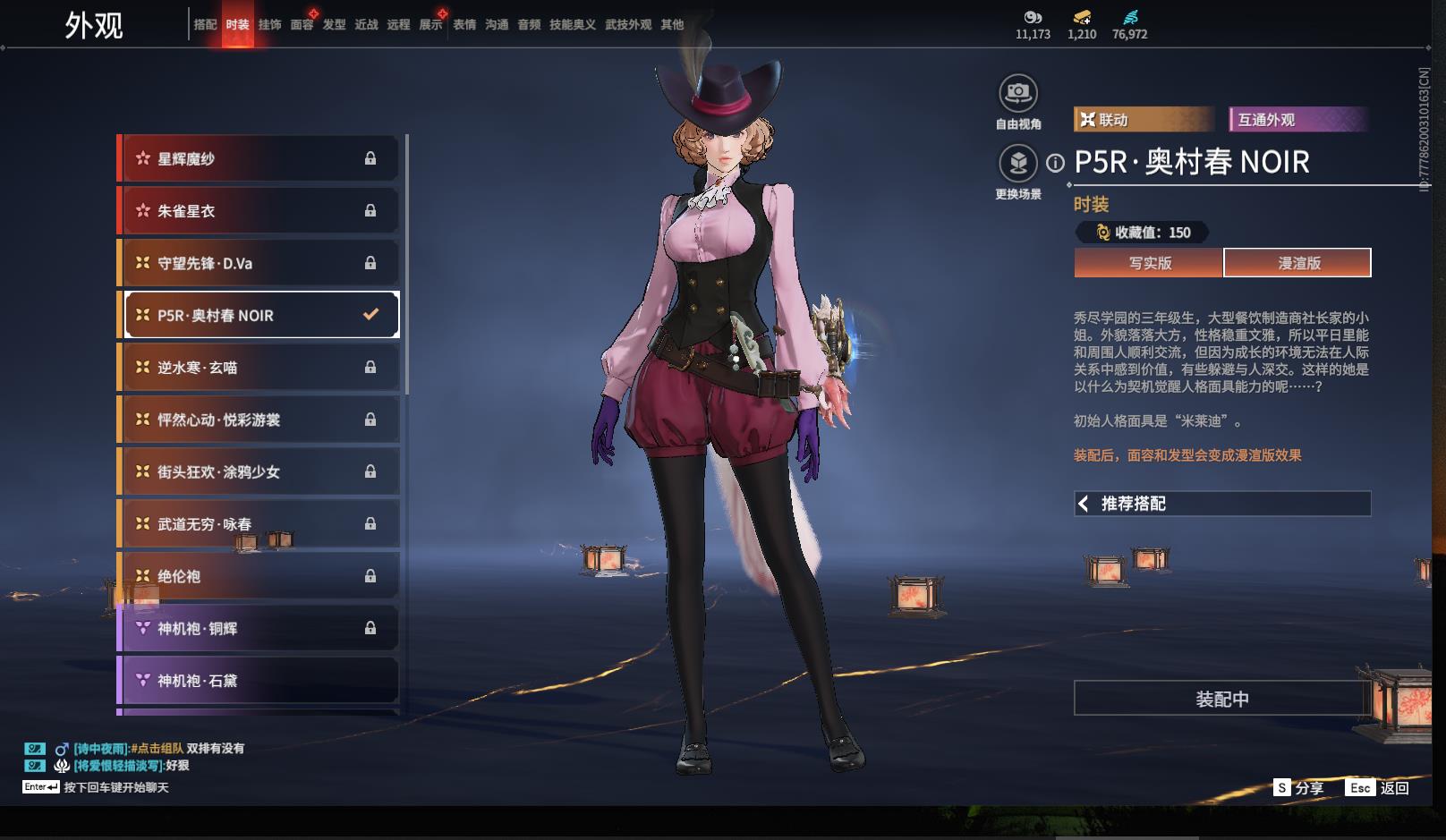Expand the 推荐搭配 panel
This screenshot has height=840, width=1446.
click(x=1222, y=504)
